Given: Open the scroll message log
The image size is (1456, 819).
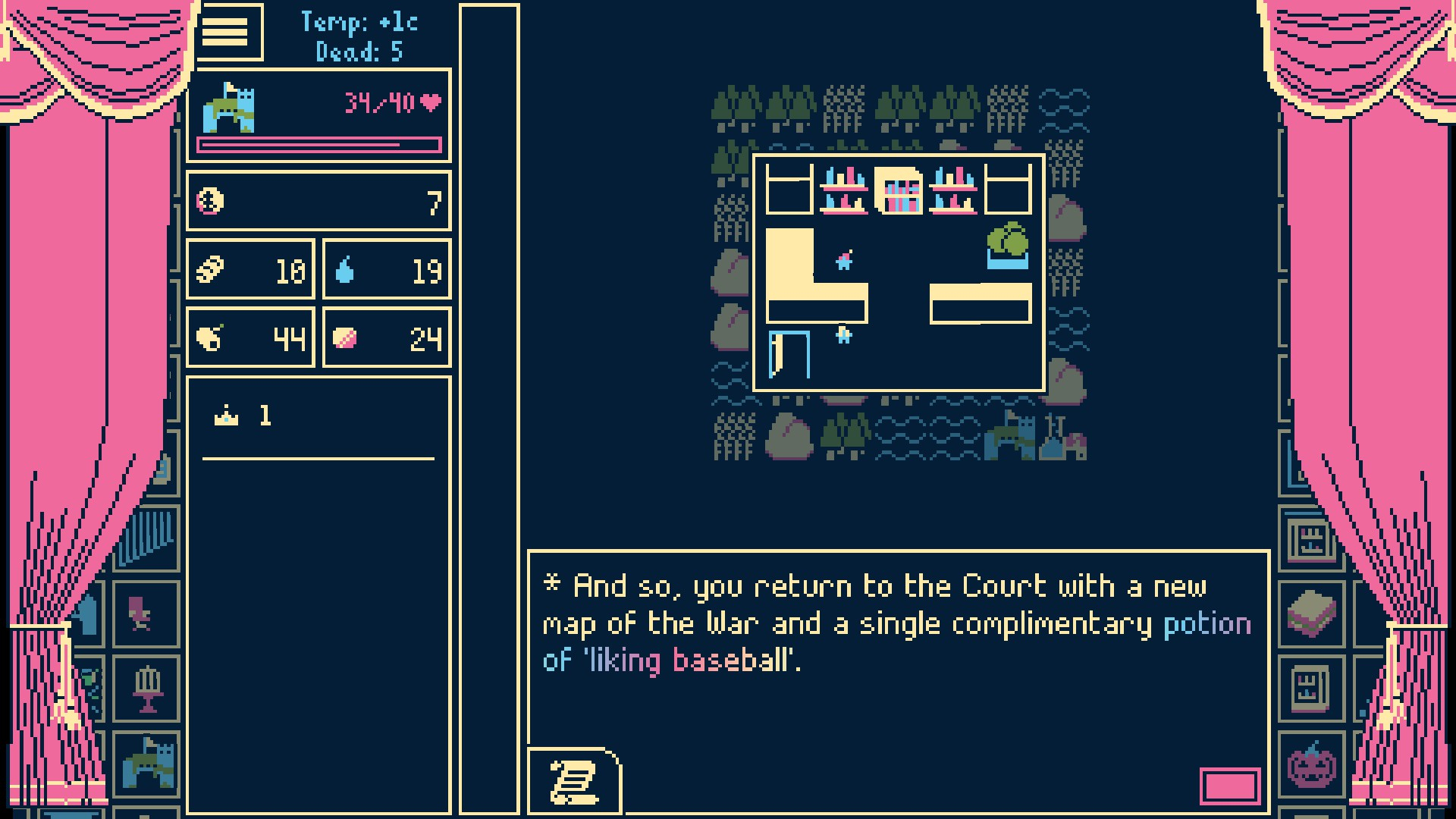Looking at the screenshot, I should pos(574,781).
